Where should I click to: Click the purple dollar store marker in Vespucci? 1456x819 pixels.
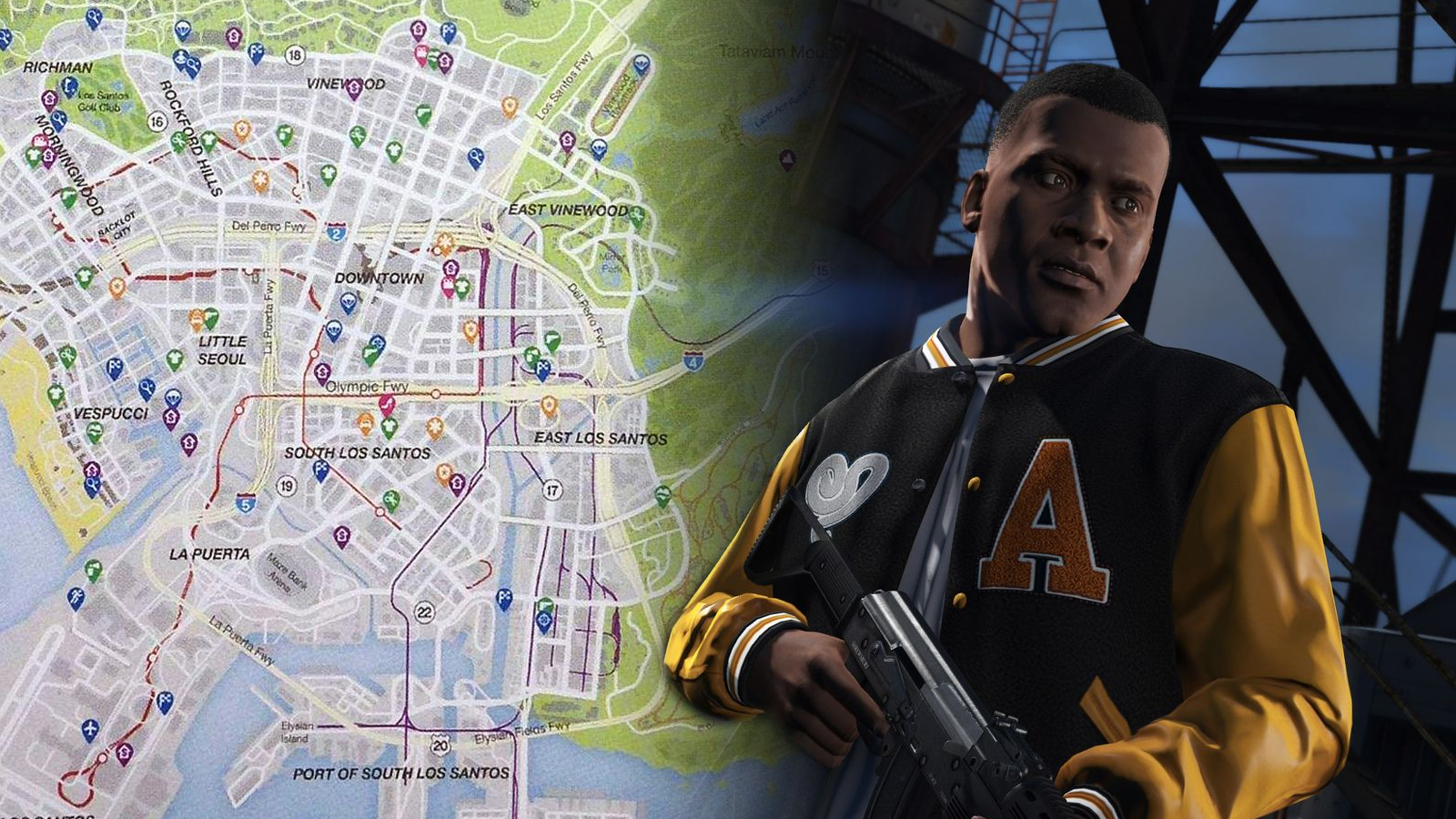click(x=171, y=419)
